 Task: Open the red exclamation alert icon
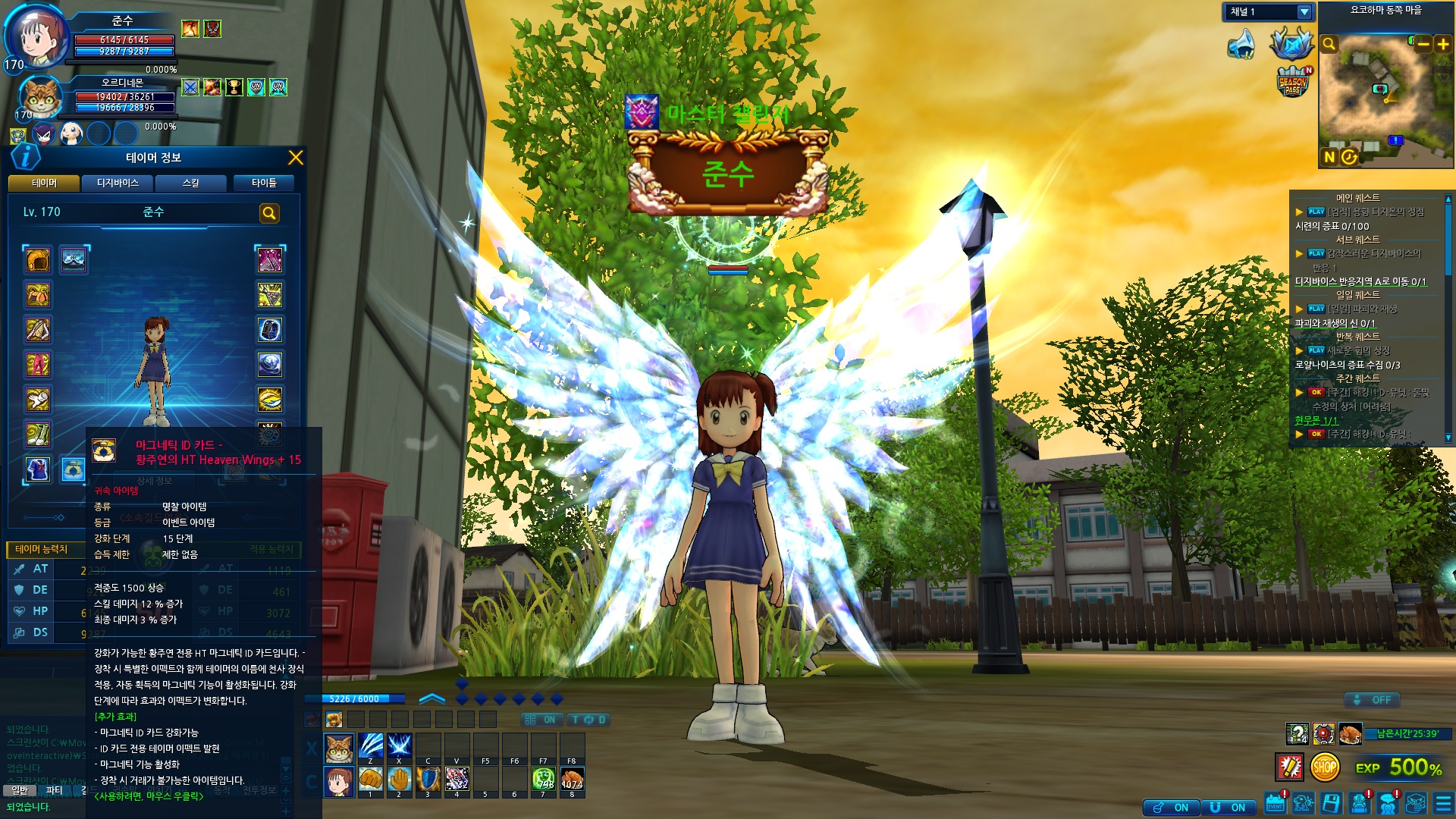point(1290,767)
